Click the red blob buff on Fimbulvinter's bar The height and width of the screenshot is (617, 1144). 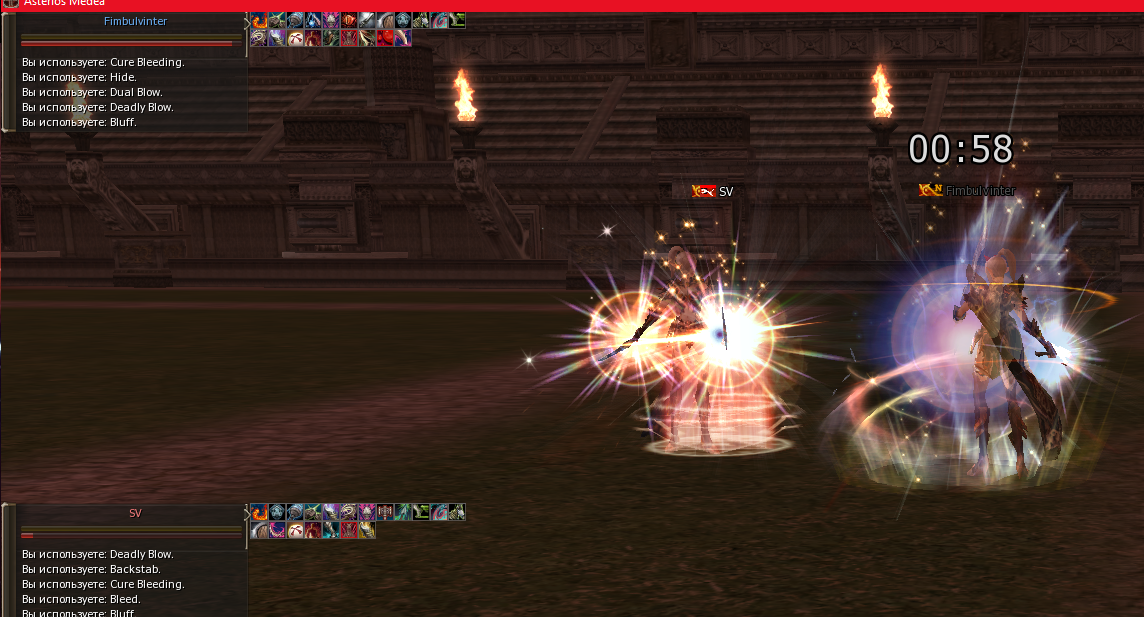pos(385,38)
